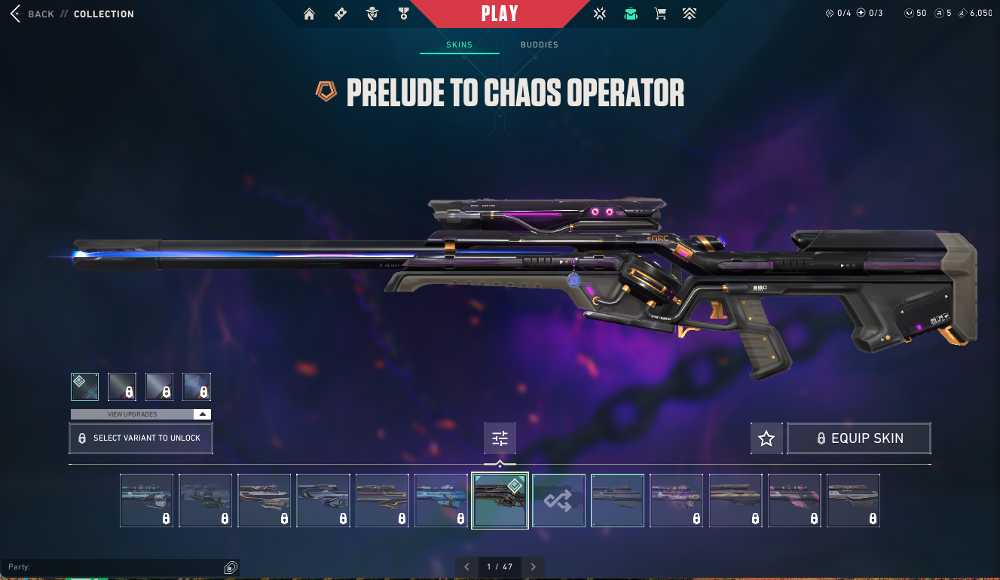The width and height of the screenshot is (1000, 580).
Task: Open the battle pass ticket icon
Action: 340,14
